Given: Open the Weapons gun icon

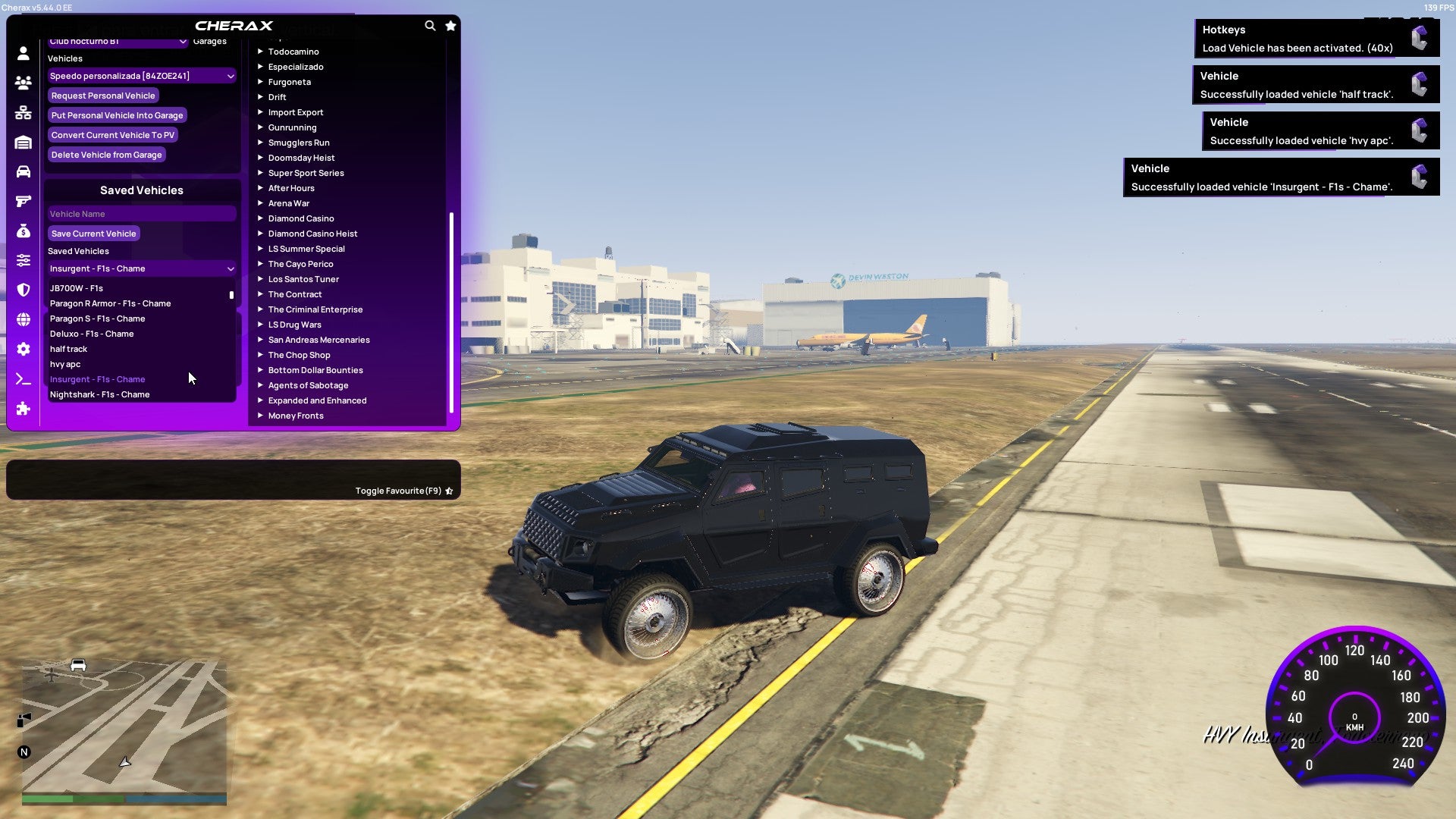Looking at the screenshot, I should click(23, 201).
